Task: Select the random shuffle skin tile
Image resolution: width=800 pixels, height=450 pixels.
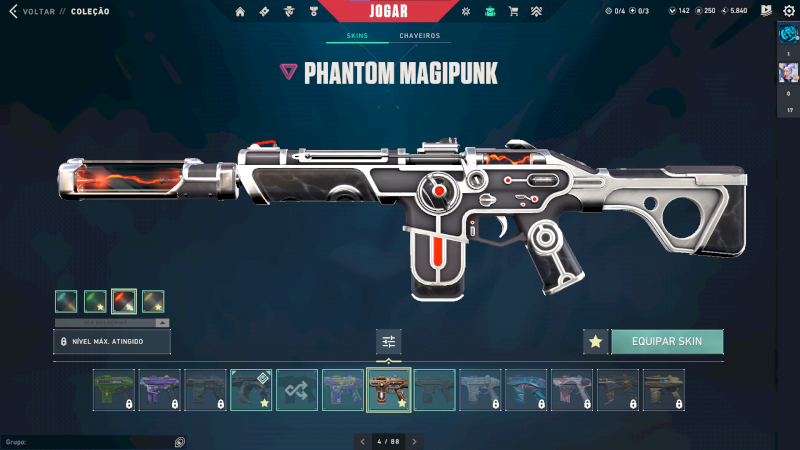Action: click(297, 390)
